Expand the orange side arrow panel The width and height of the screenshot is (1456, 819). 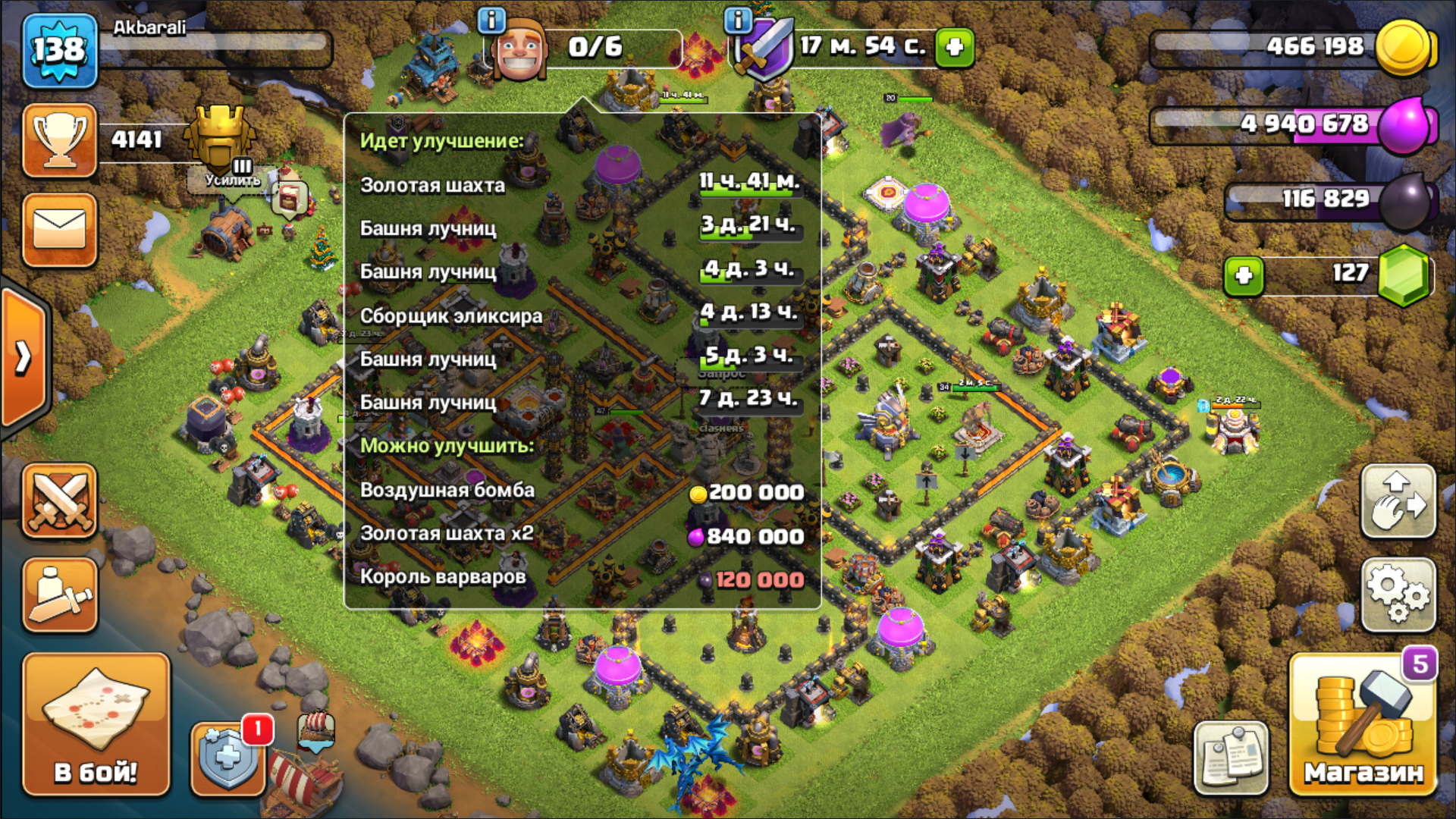24,358
